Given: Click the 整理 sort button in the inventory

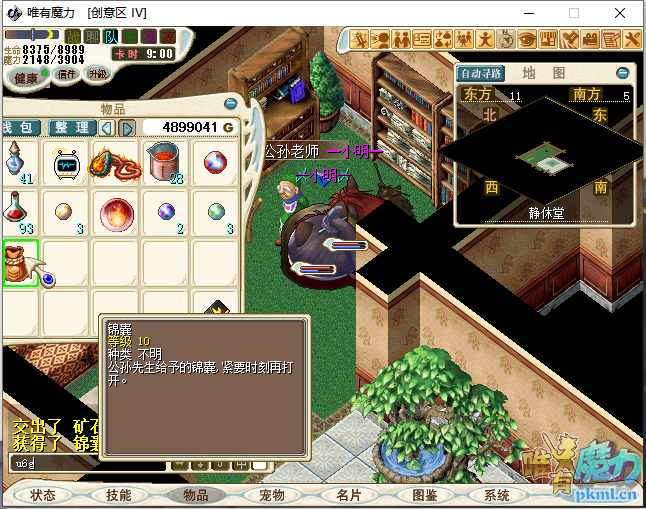Looking at the screenshot, I should tap(73, 128).
